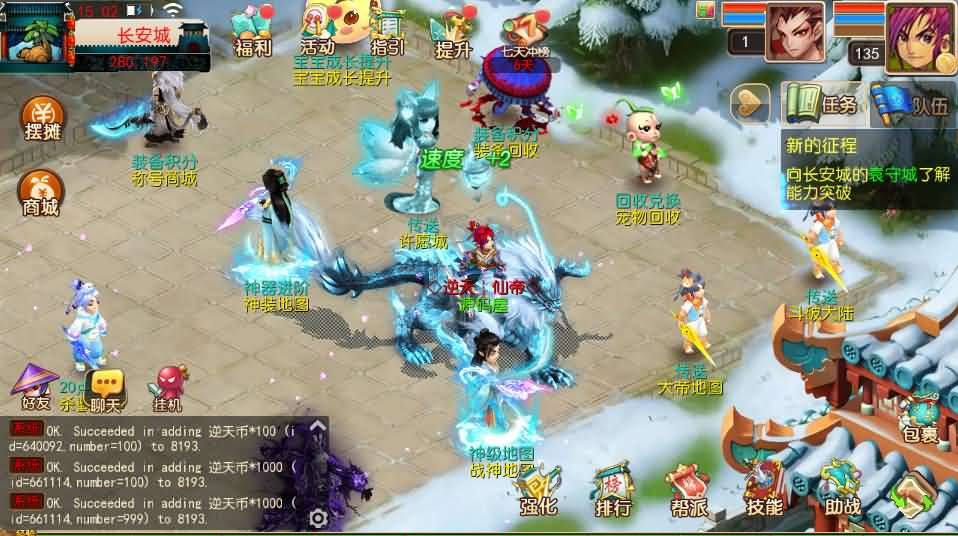Switch to the 任务 quest tab

pos(823,103)
